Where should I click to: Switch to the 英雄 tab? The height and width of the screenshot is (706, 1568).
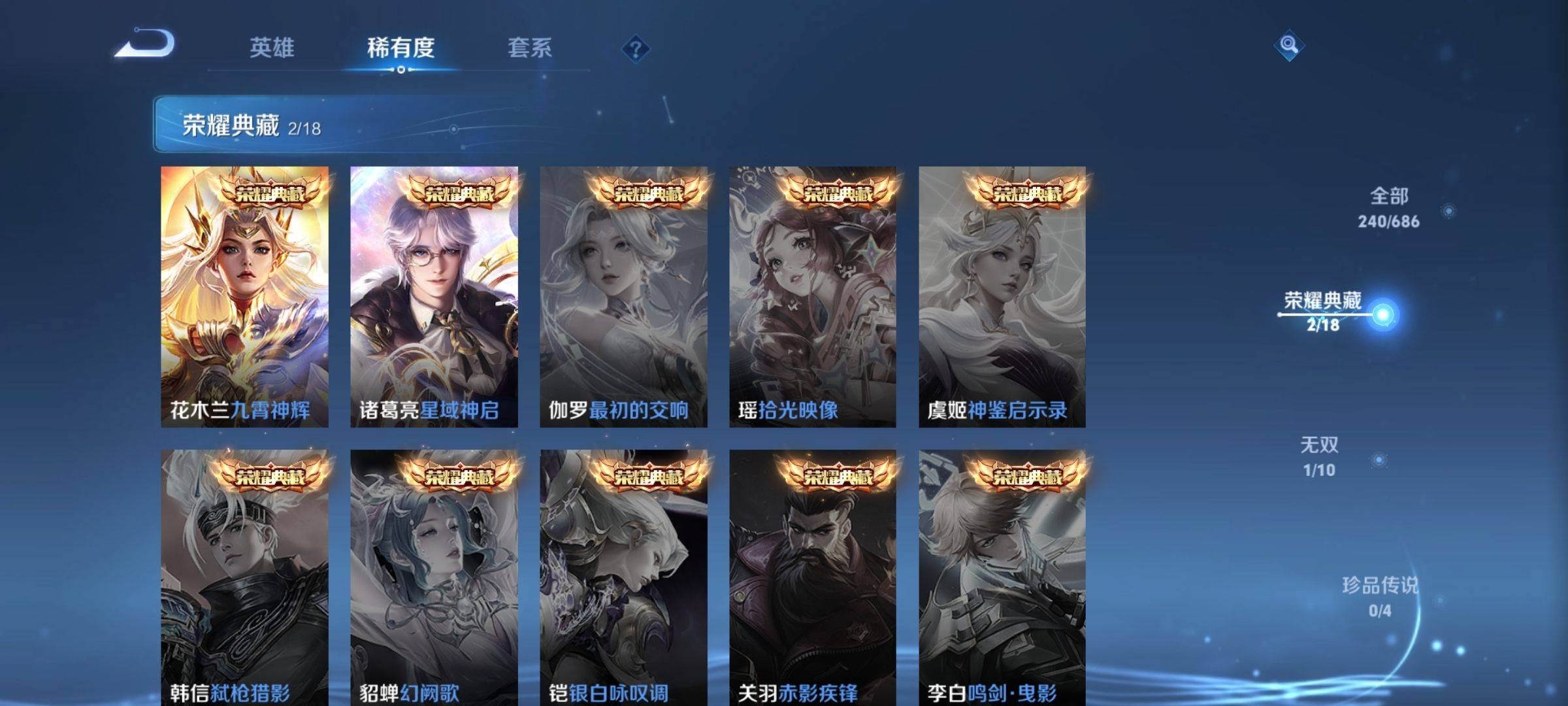(272, 48)
